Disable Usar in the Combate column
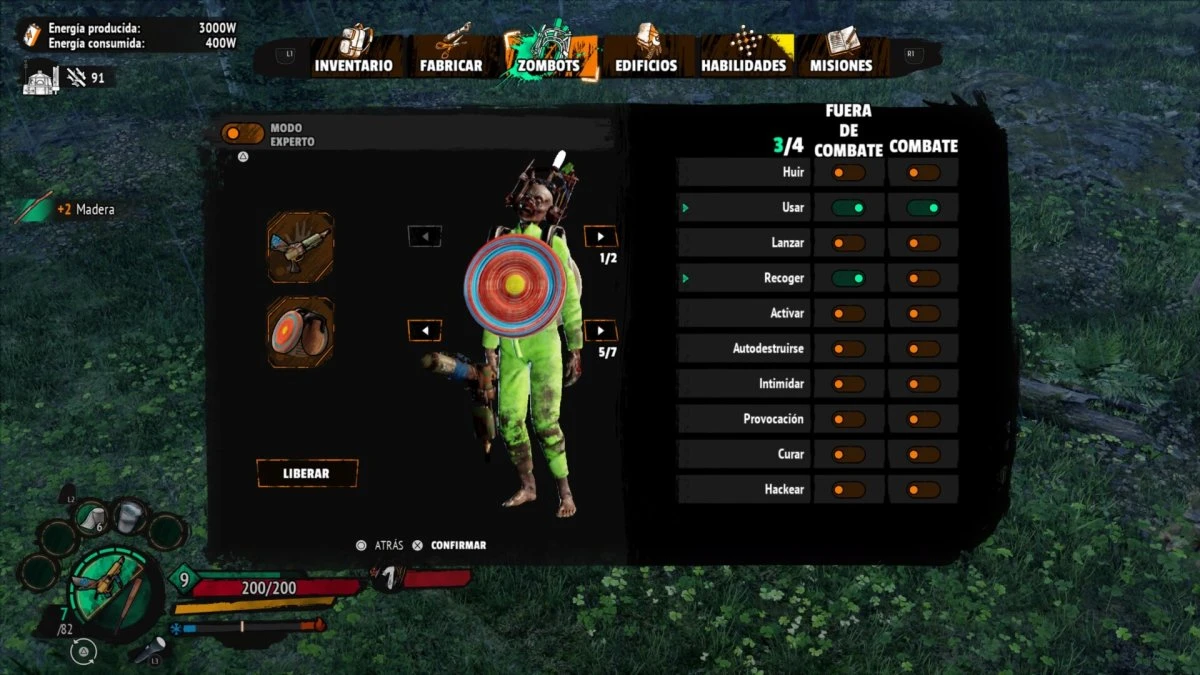Viewport: 1200px width, 675px height. tap(923, 208)
